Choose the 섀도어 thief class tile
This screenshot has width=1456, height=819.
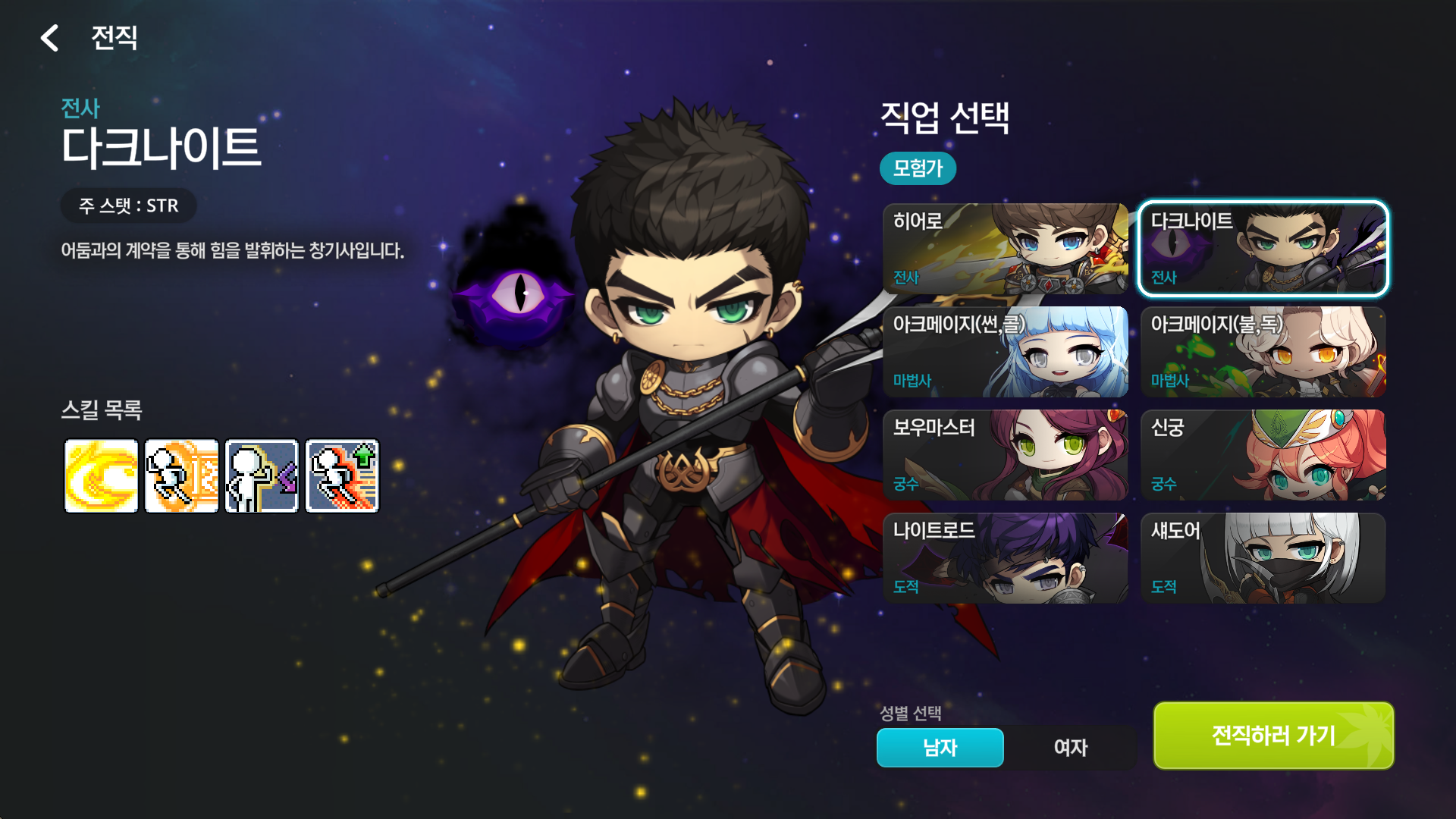pyautogui.click(x=1263, y=558)
